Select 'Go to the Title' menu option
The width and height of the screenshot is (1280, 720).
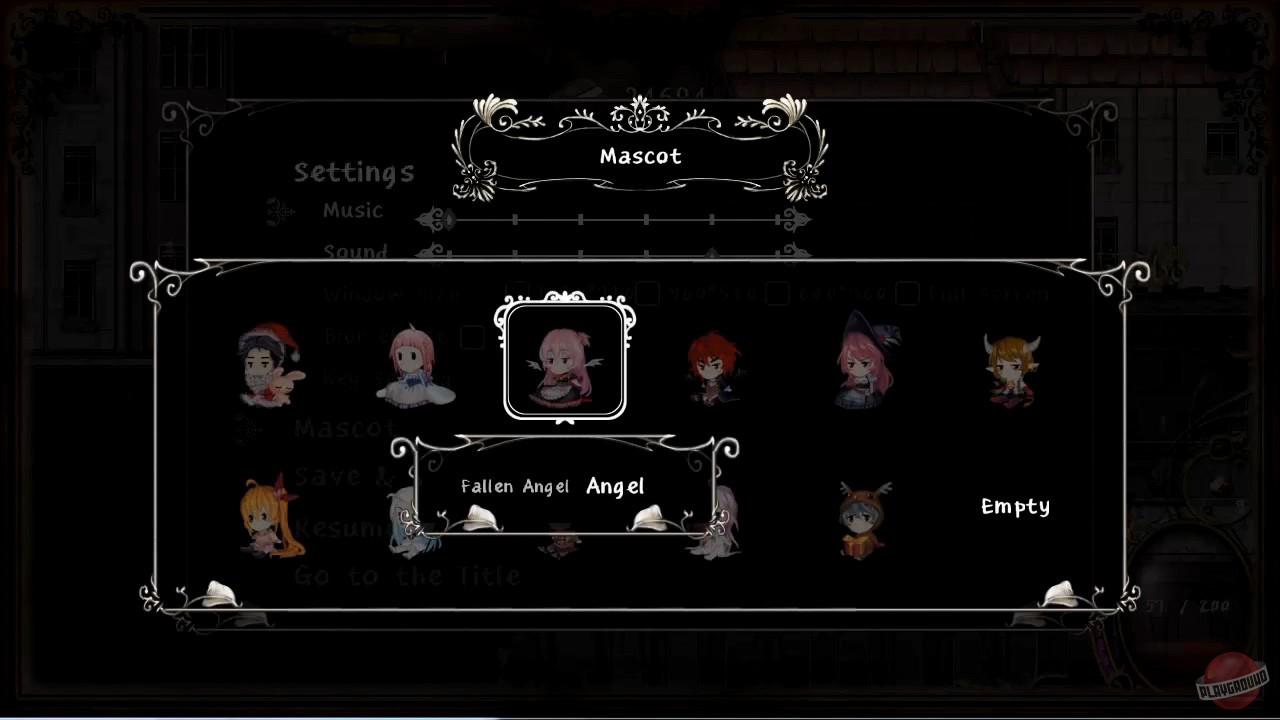(405, 575)
